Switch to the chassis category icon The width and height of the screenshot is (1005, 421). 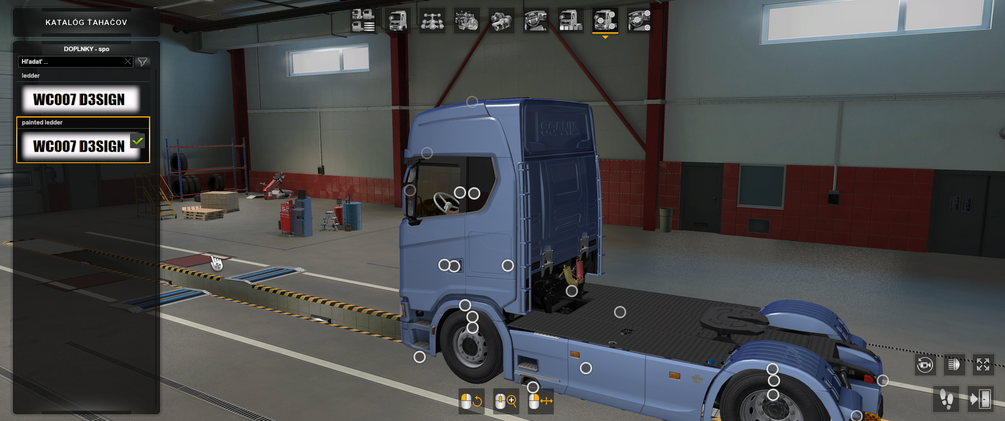432,20
